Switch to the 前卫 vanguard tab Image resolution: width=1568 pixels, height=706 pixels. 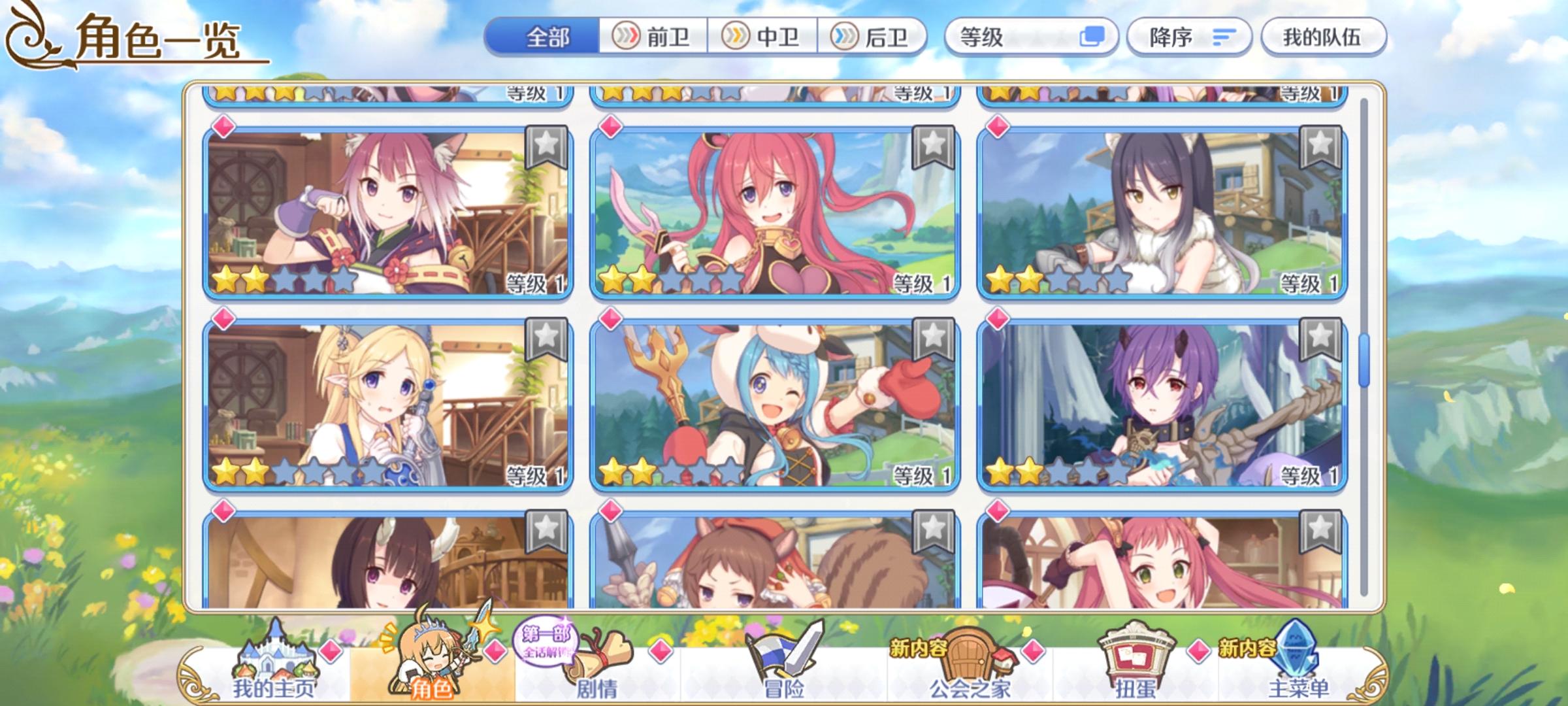click(x=653, y=39)
